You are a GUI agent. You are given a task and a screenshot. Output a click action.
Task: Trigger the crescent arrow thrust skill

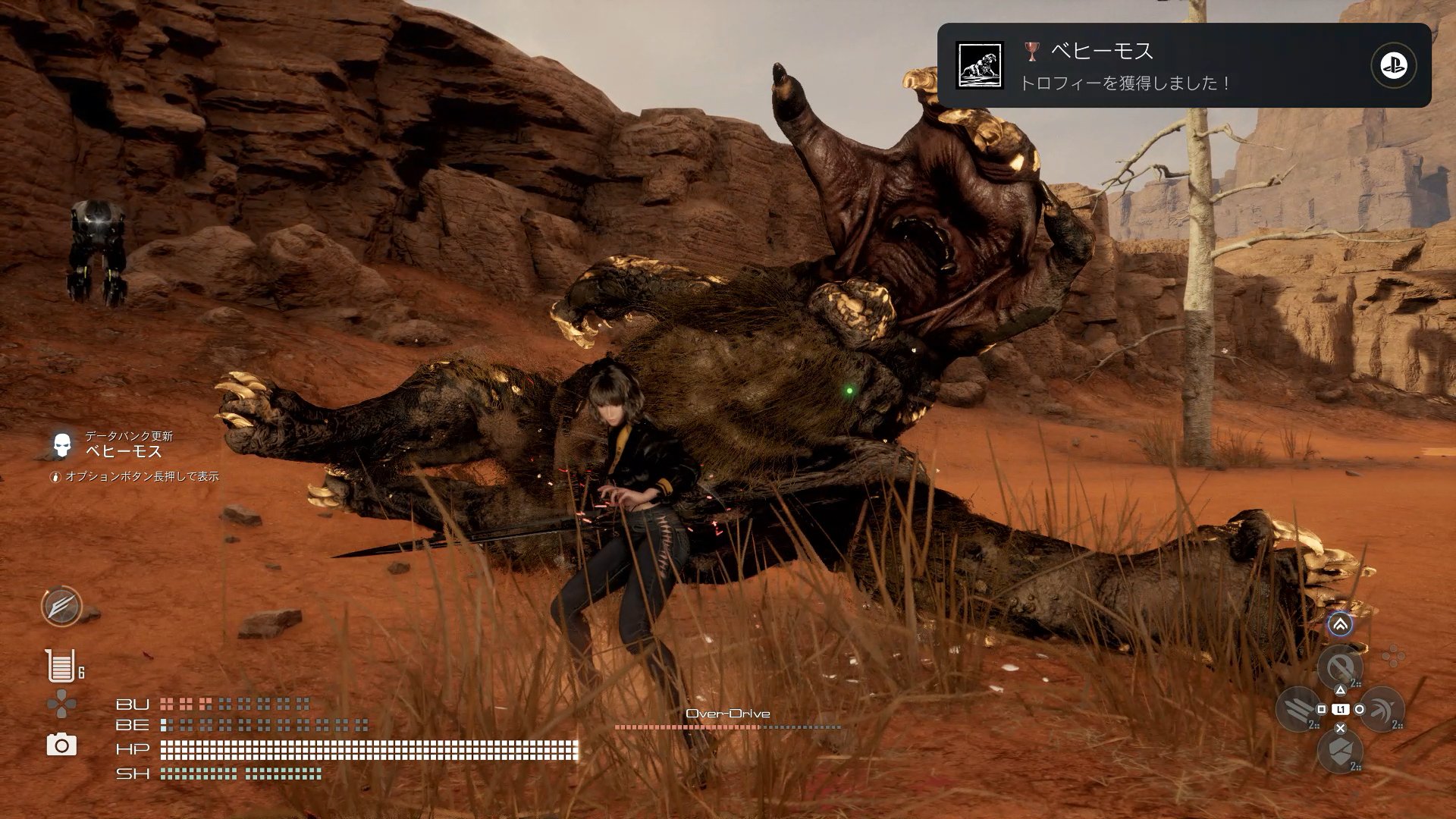(1381, 710)
